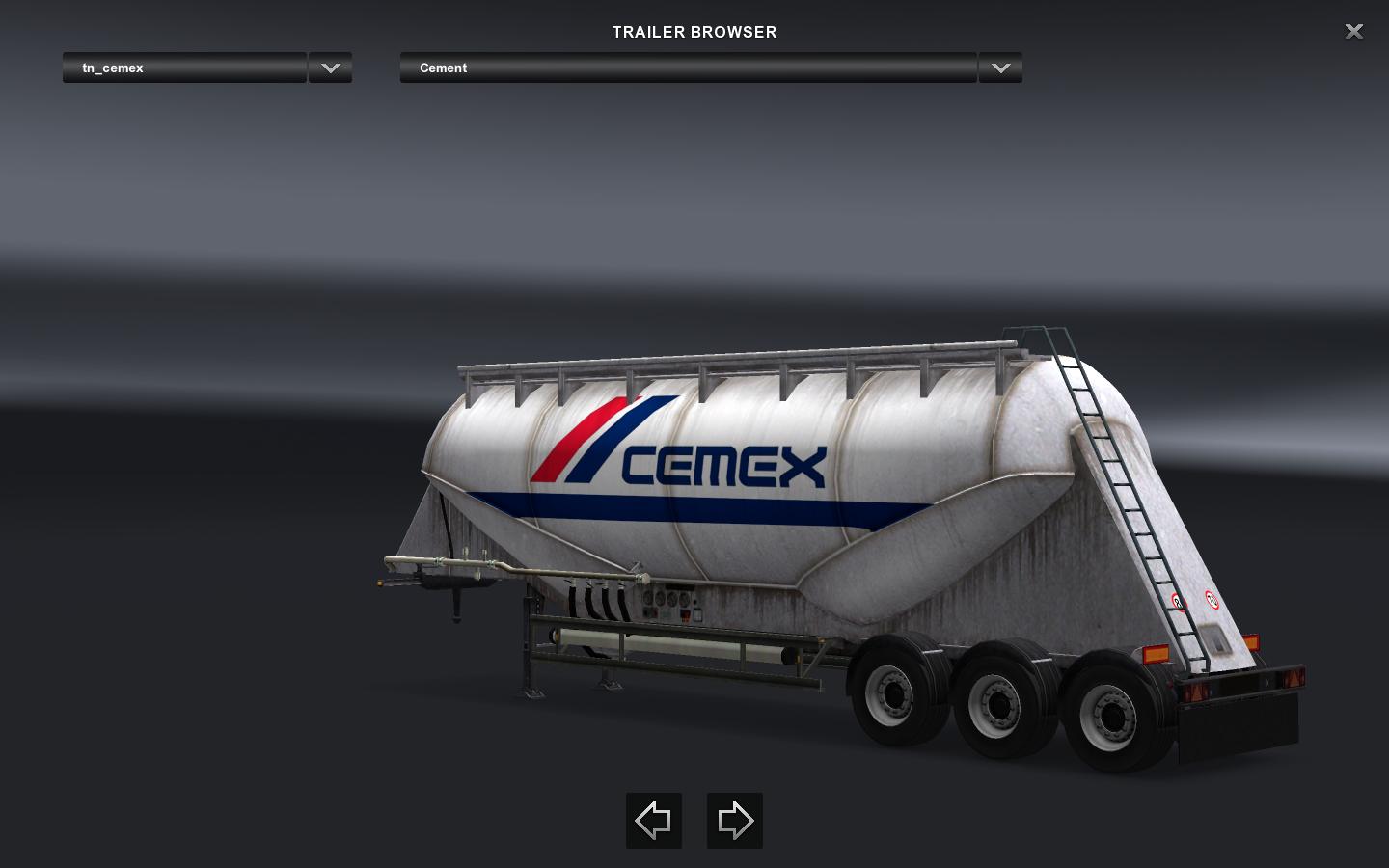Open the tn_cemex trailer dropdown
The width and height of the screenshot is (1389, 868).
330,68
